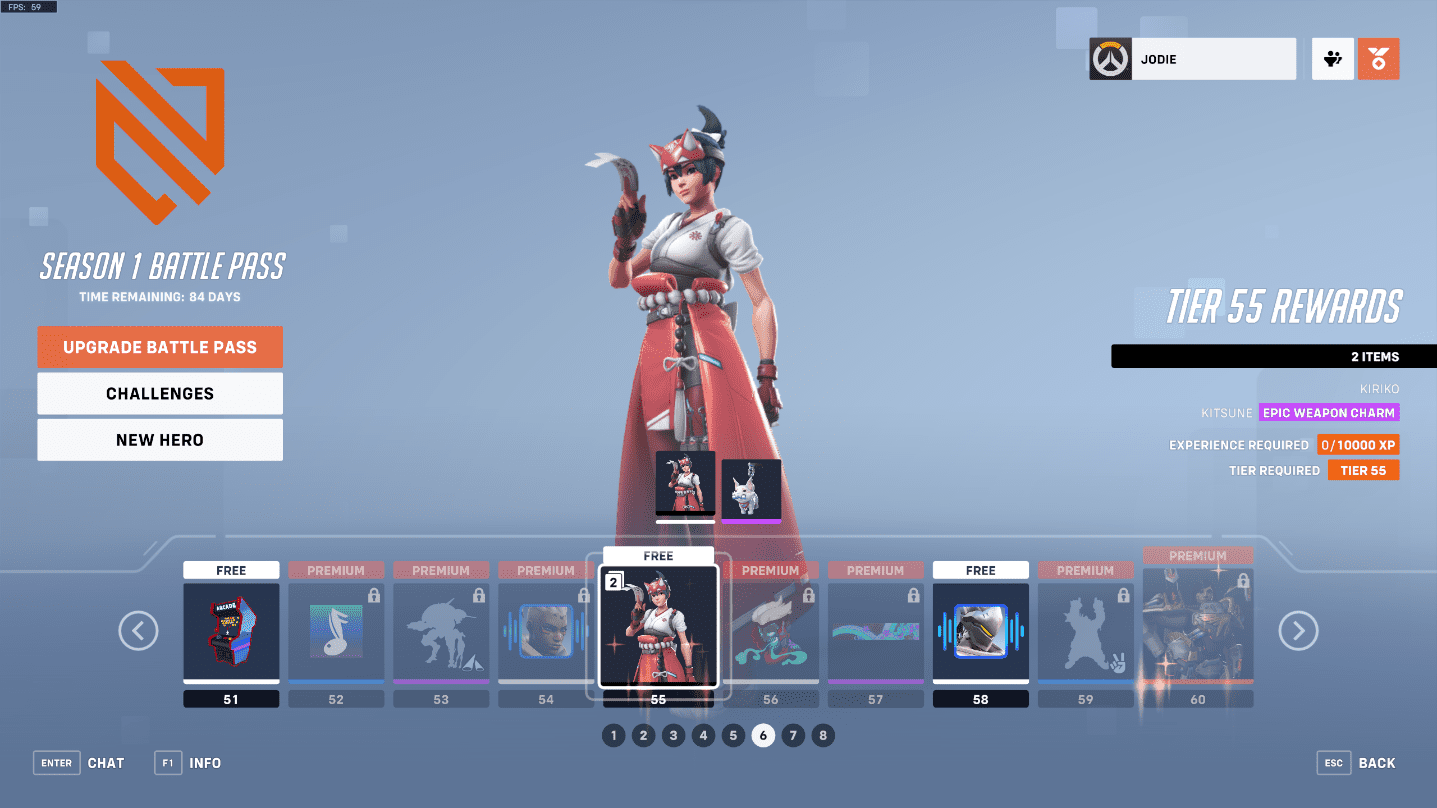Click the social groups icon beside the player name
The width and height of the screenshot is (1437, 808).
pos(1332,58)
